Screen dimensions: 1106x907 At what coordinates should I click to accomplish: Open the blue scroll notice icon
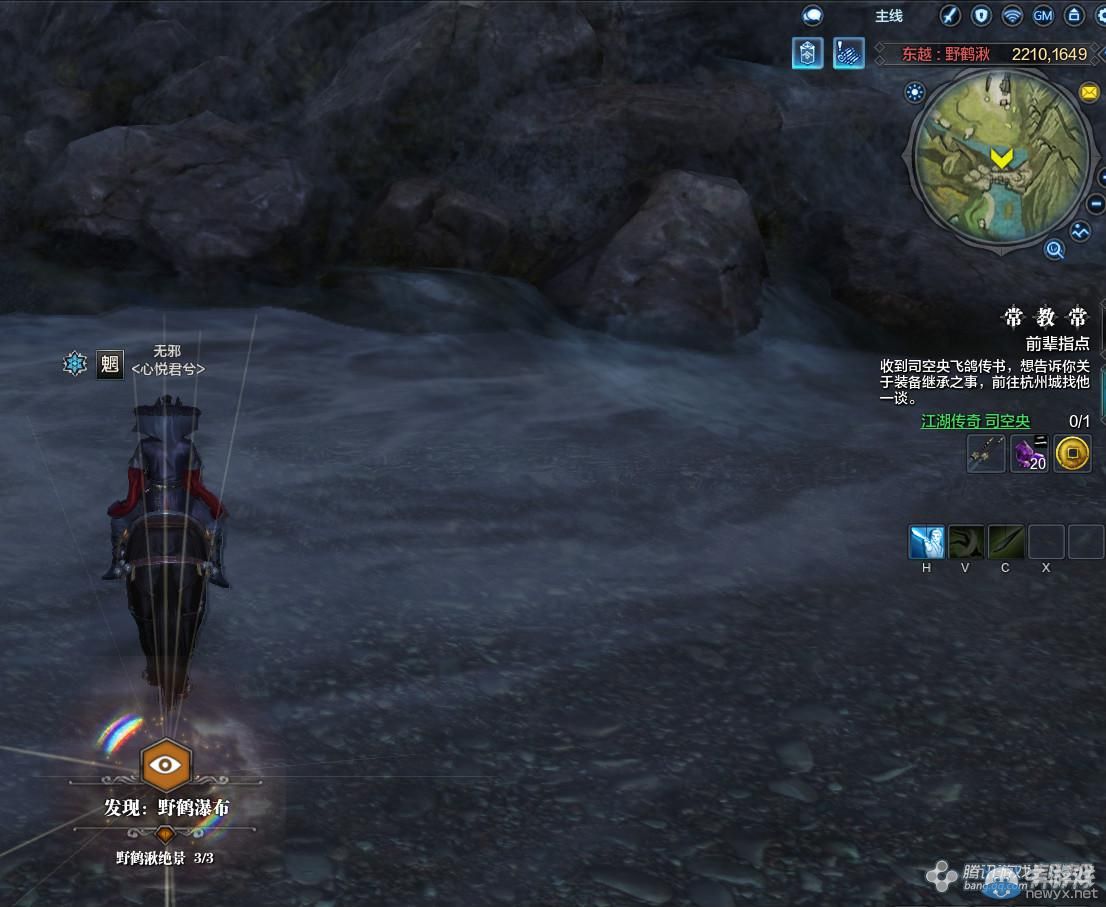coord(849,53)
